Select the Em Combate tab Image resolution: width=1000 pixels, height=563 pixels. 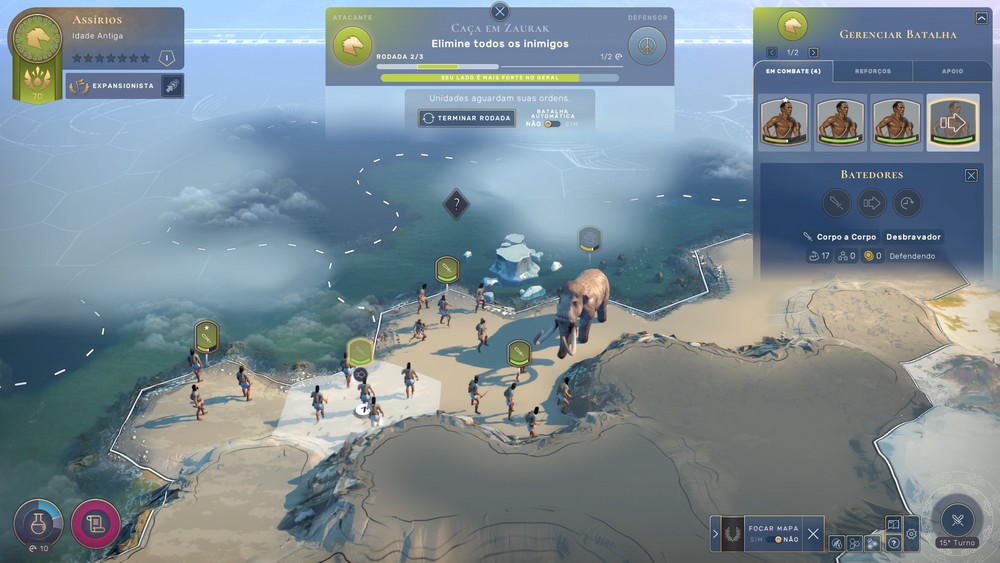point(792,71)
